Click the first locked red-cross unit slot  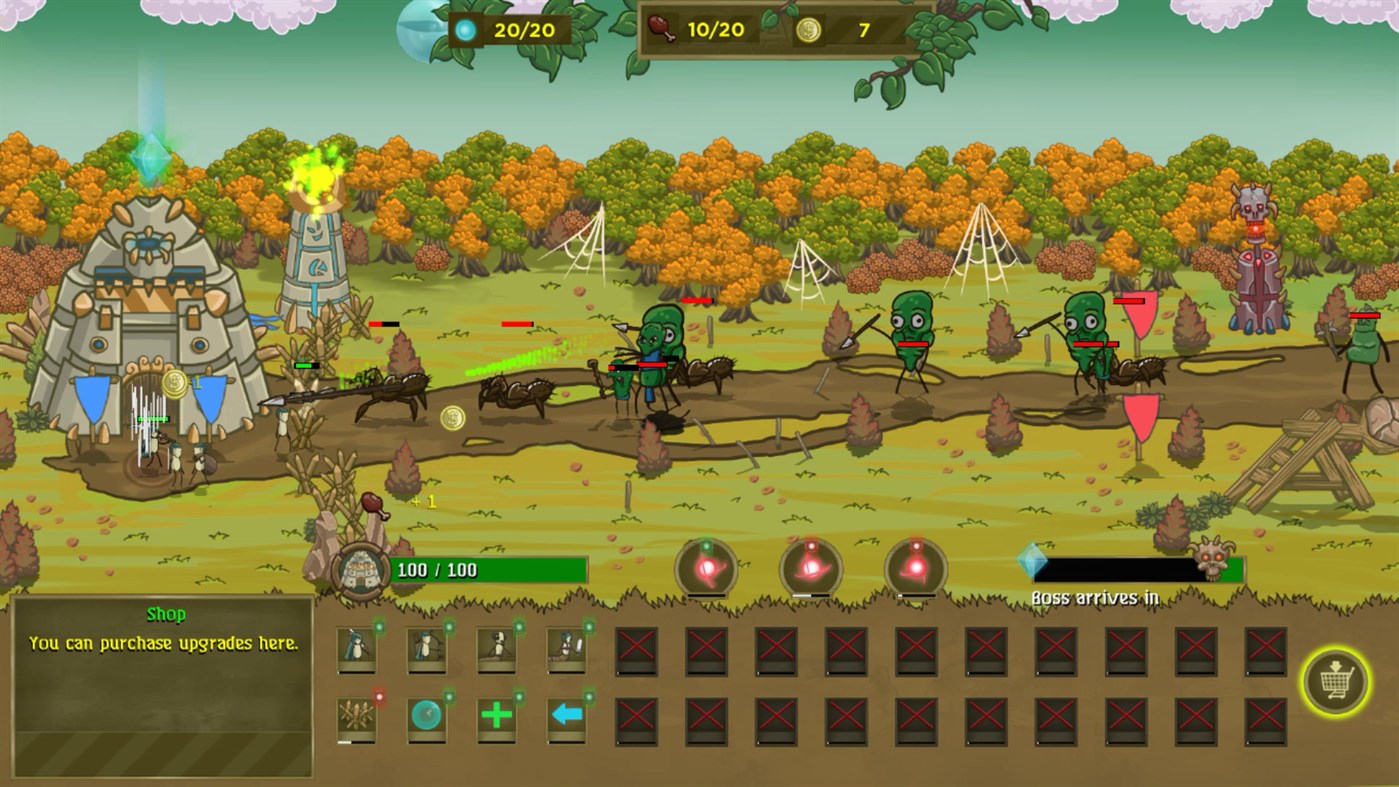click(637, 650)
